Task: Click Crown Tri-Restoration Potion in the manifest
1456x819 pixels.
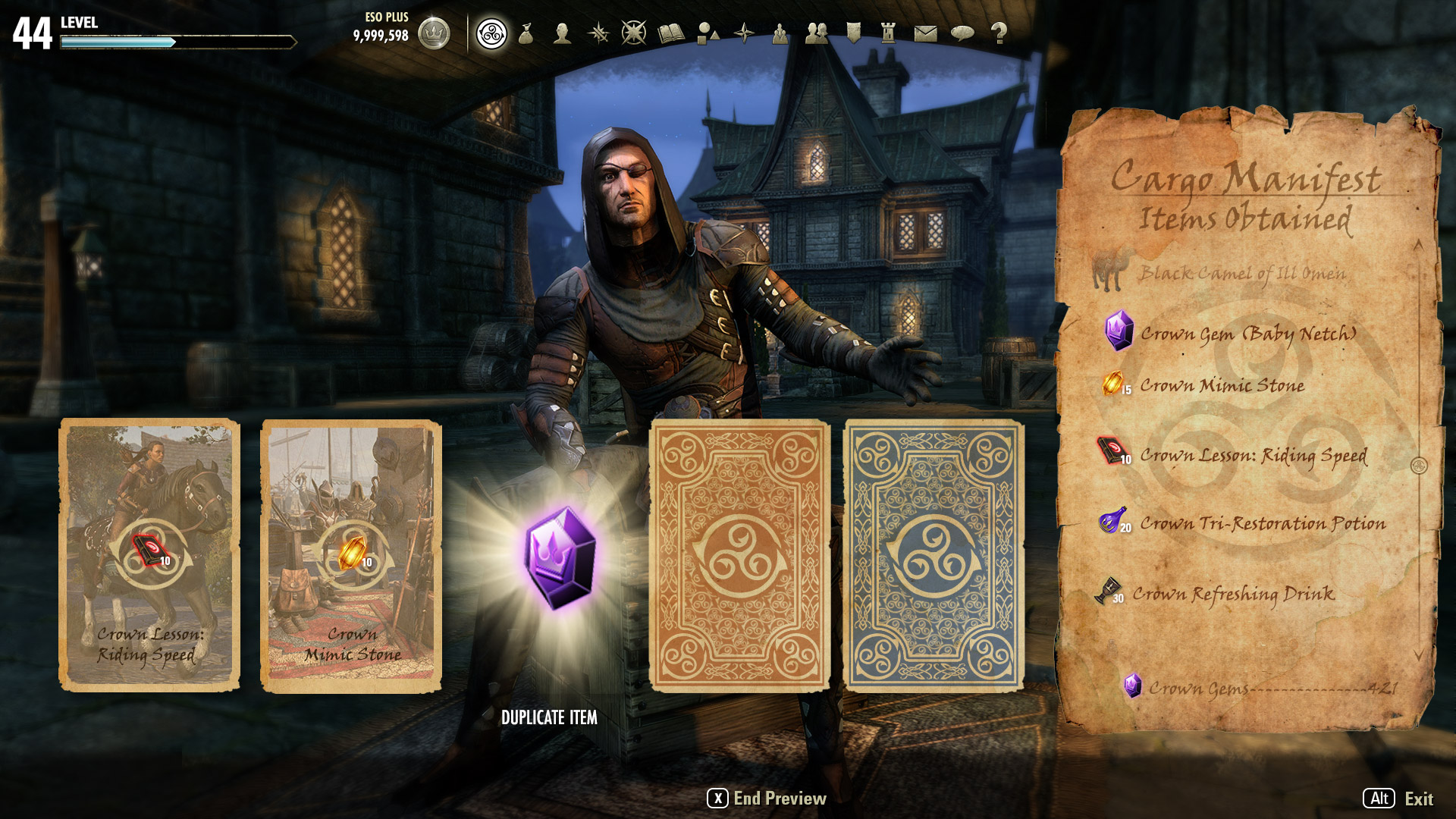Action: (x=1262, y=523)
